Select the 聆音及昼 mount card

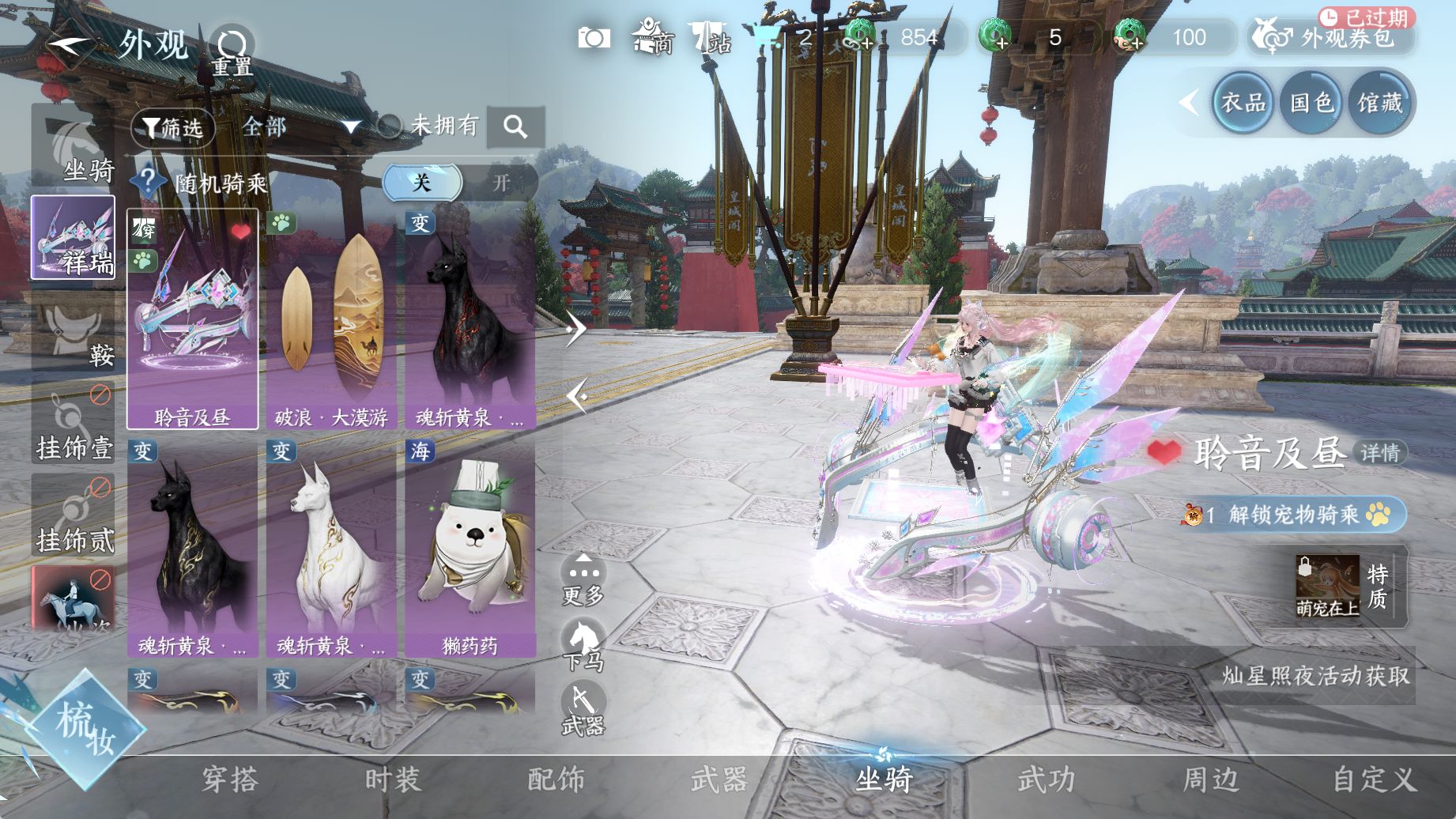pyautogui.click(x=193, y=319)
